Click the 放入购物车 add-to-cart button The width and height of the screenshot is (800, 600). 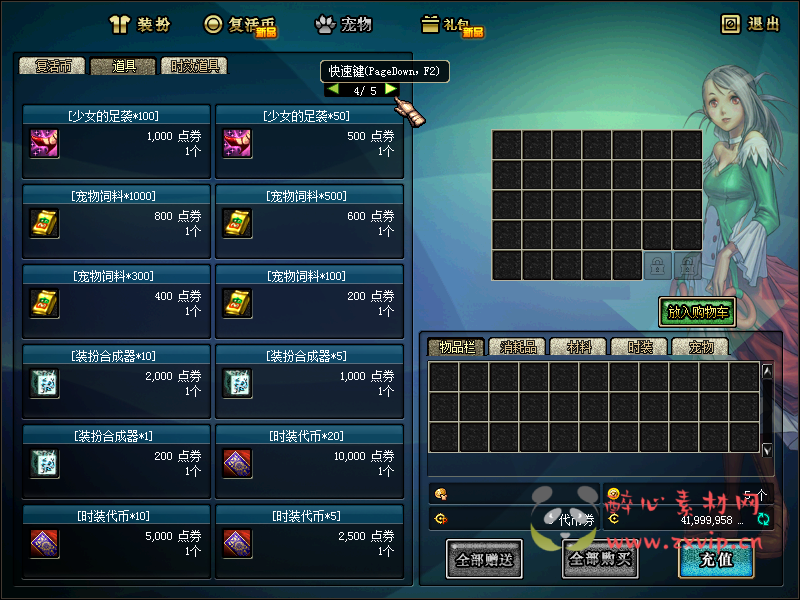698,312
